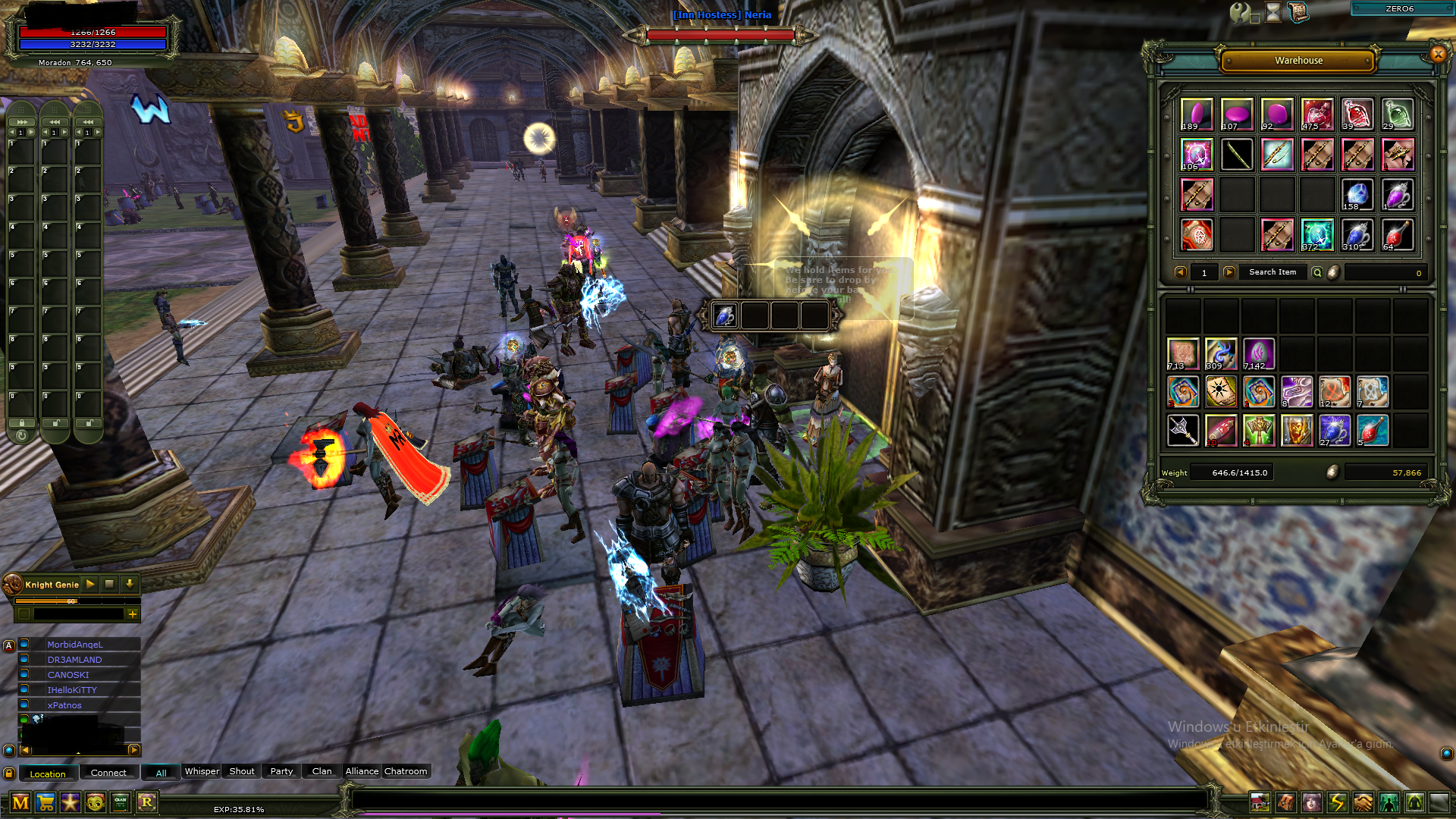Click the warehouse page number field
This screenshot has width=1456, height=819.
click(x=1204, y=272)
